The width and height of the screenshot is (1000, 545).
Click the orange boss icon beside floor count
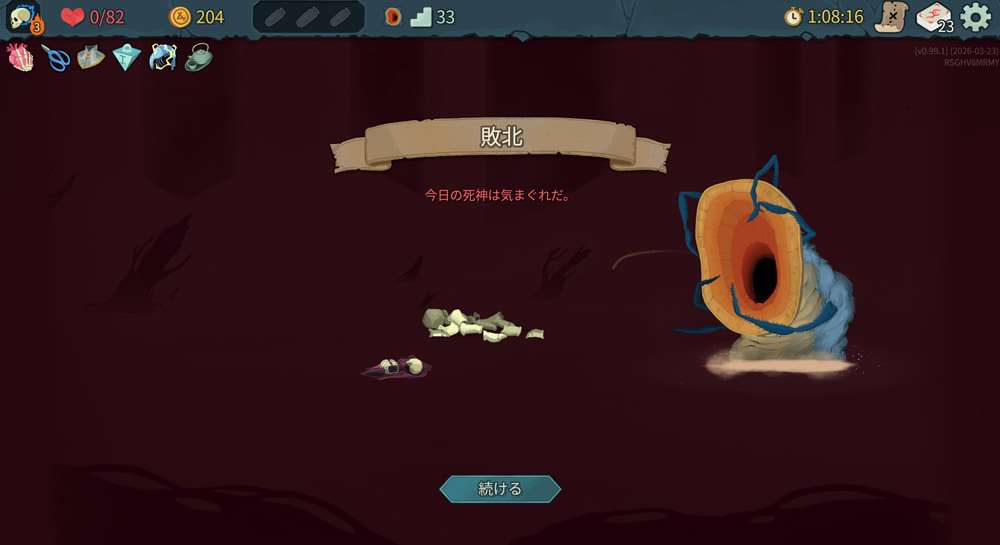tap(393, 17)
